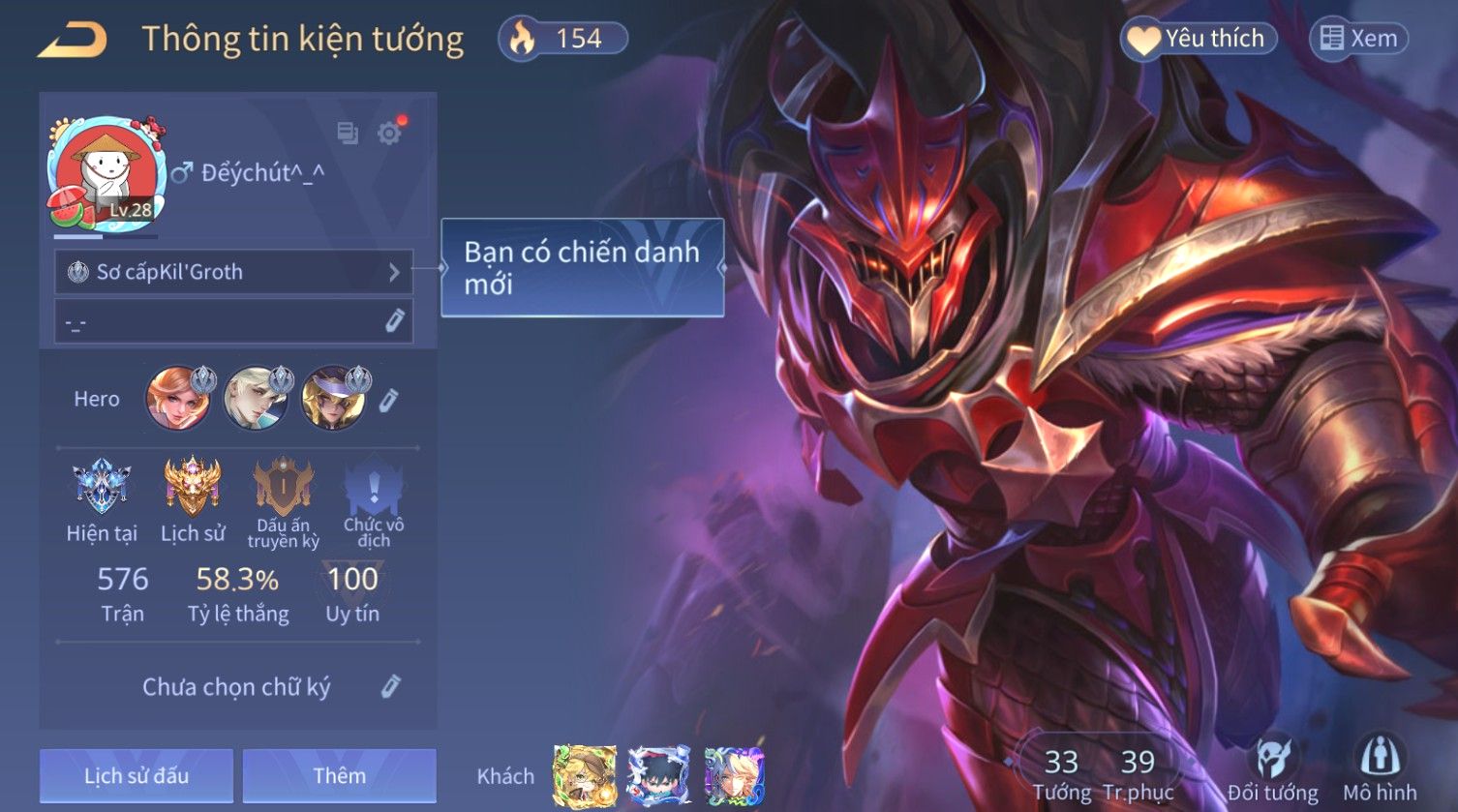The height and width of the screenshot is (812, 1458).
Task: Edit the featured Hero list
Action: coord(388,400)
